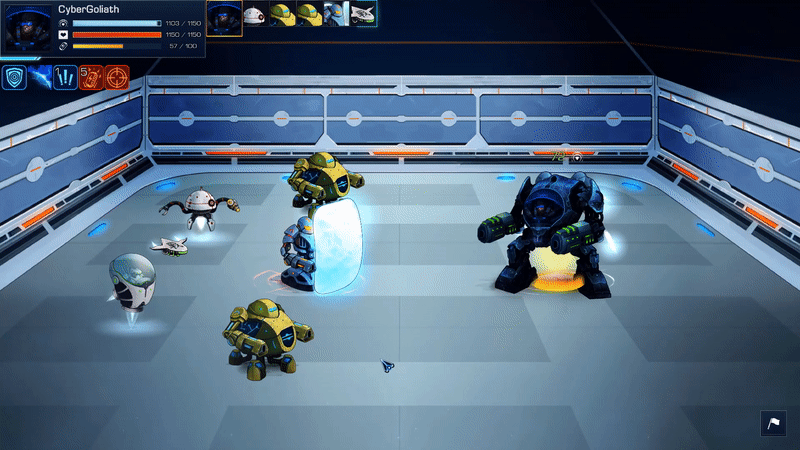The width and height of the screenshot is (800, 450).
Task: Click the white surrender flag button
Action: [774, 424]
